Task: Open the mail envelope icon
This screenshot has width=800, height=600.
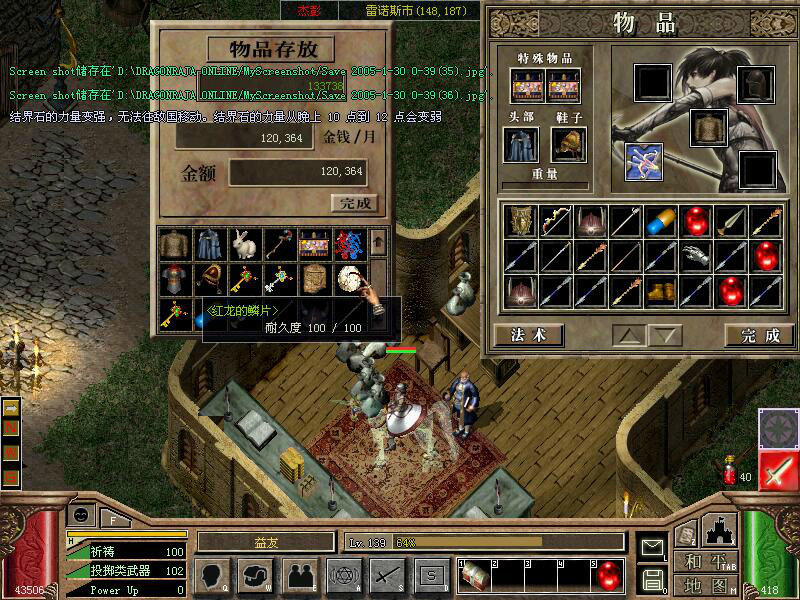Action: [653, 548]
